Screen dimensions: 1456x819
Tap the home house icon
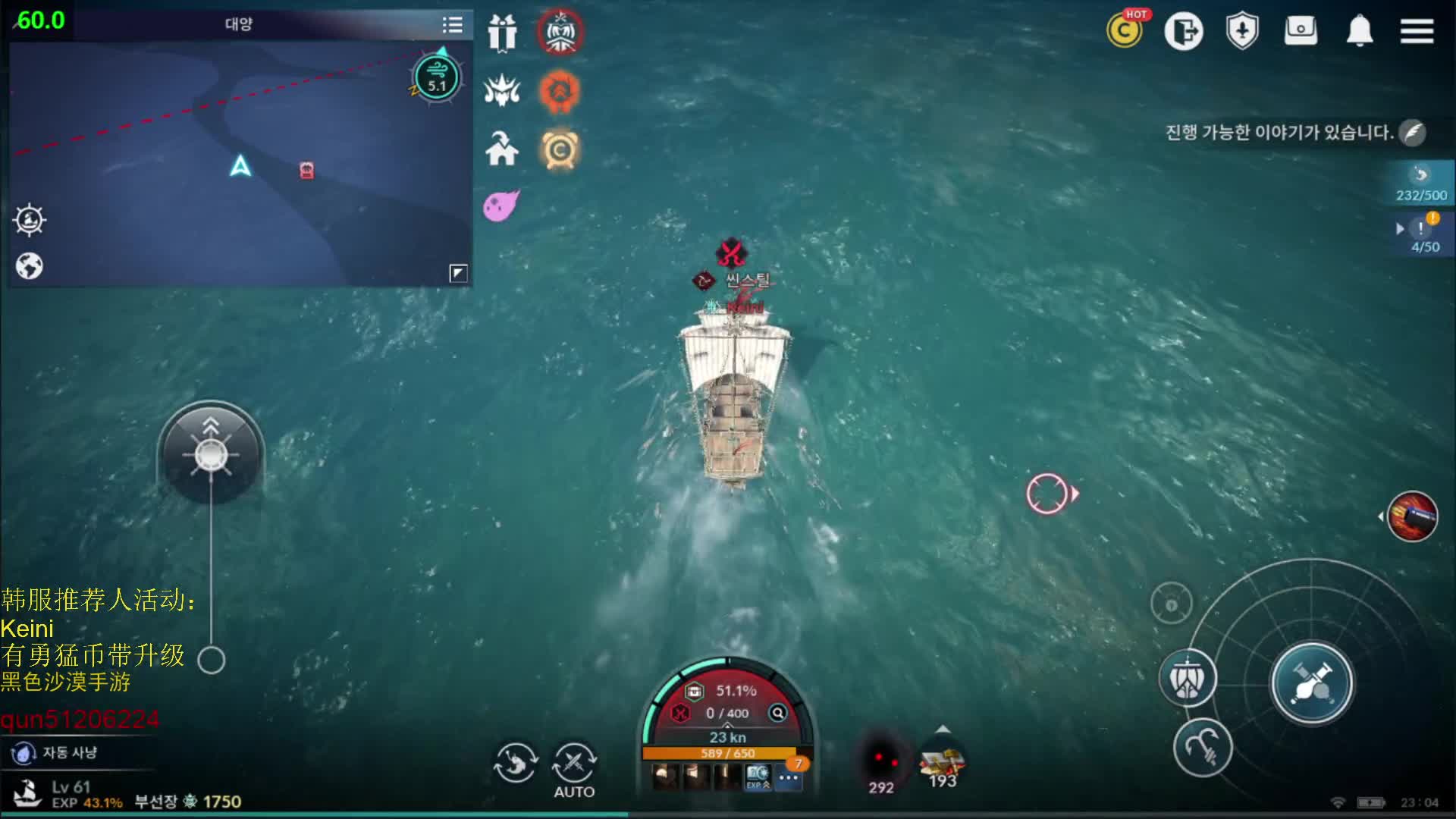coord(501,149)
